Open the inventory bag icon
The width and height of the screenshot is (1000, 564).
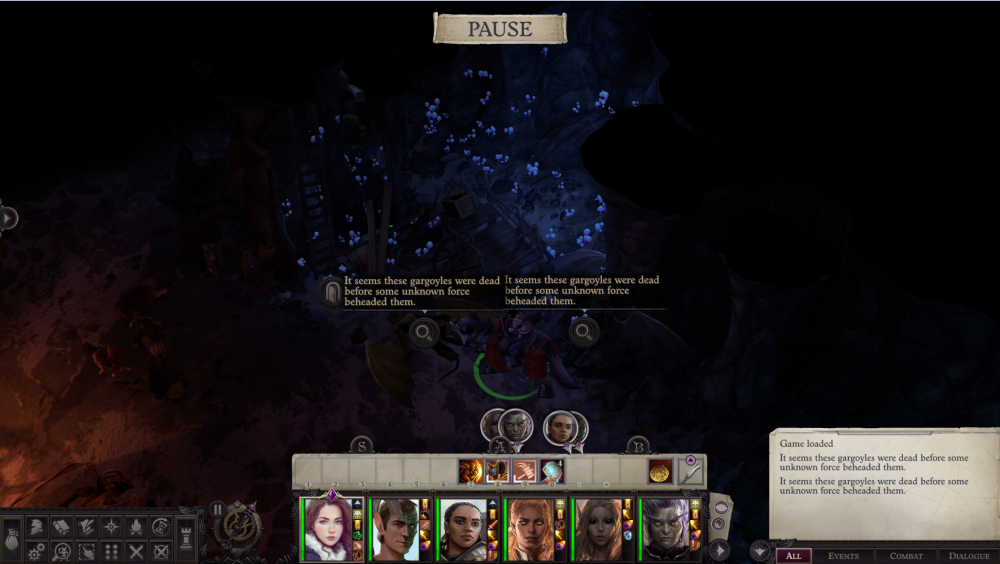coord(10,540)
